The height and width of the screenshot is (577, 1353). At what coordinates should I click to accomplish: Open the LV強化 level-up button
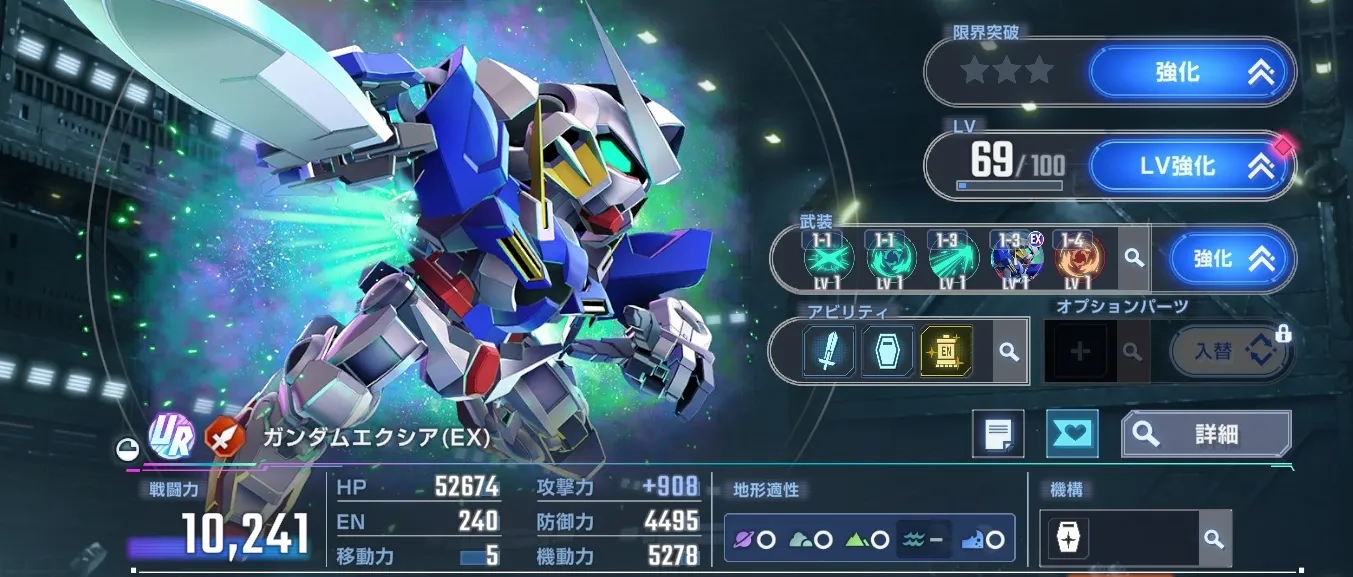pyautogui.click(x=1192, y=166)
